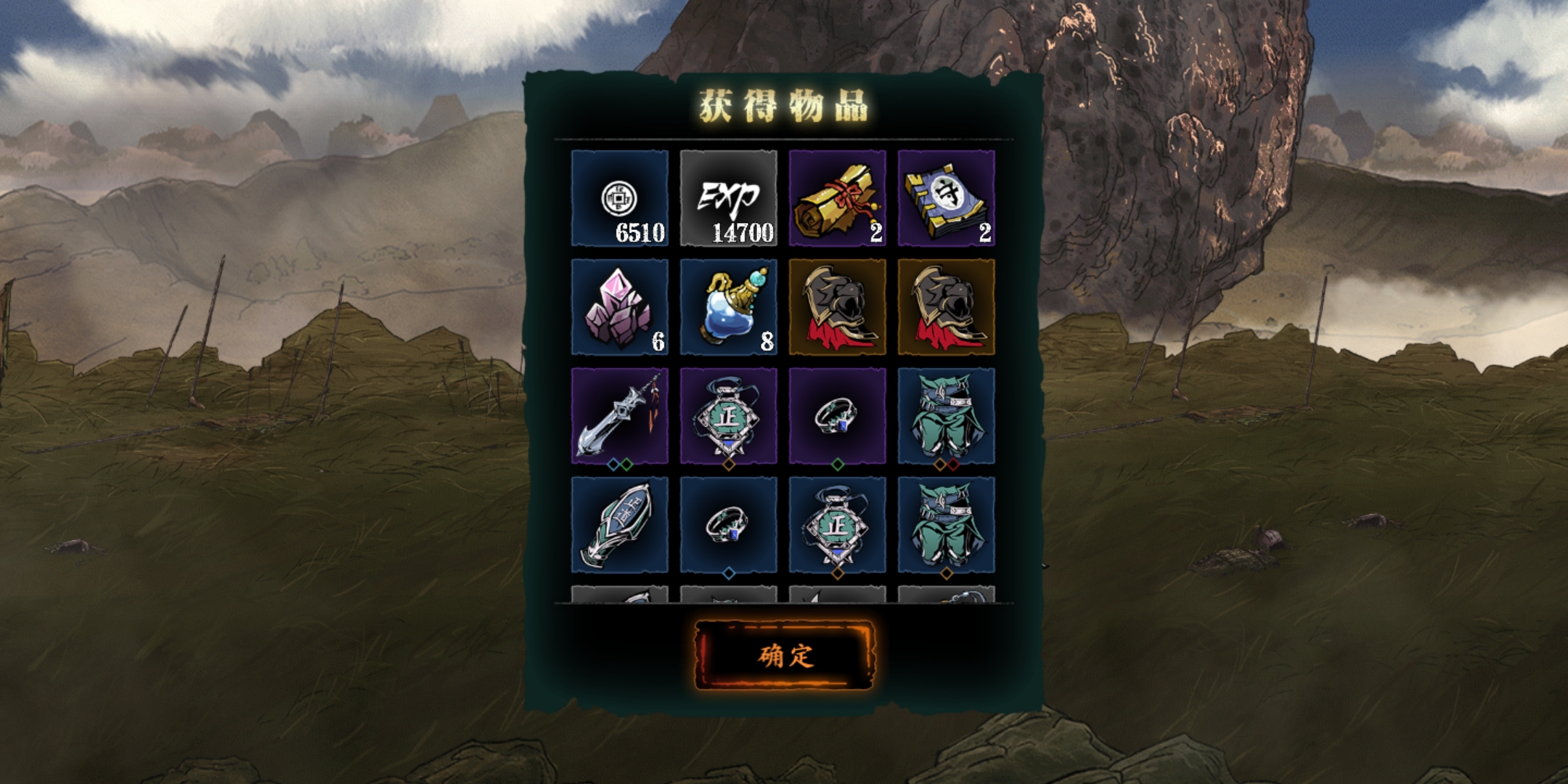
Task: Select the EXP 14700 reward tile
Action: (728, 198)
